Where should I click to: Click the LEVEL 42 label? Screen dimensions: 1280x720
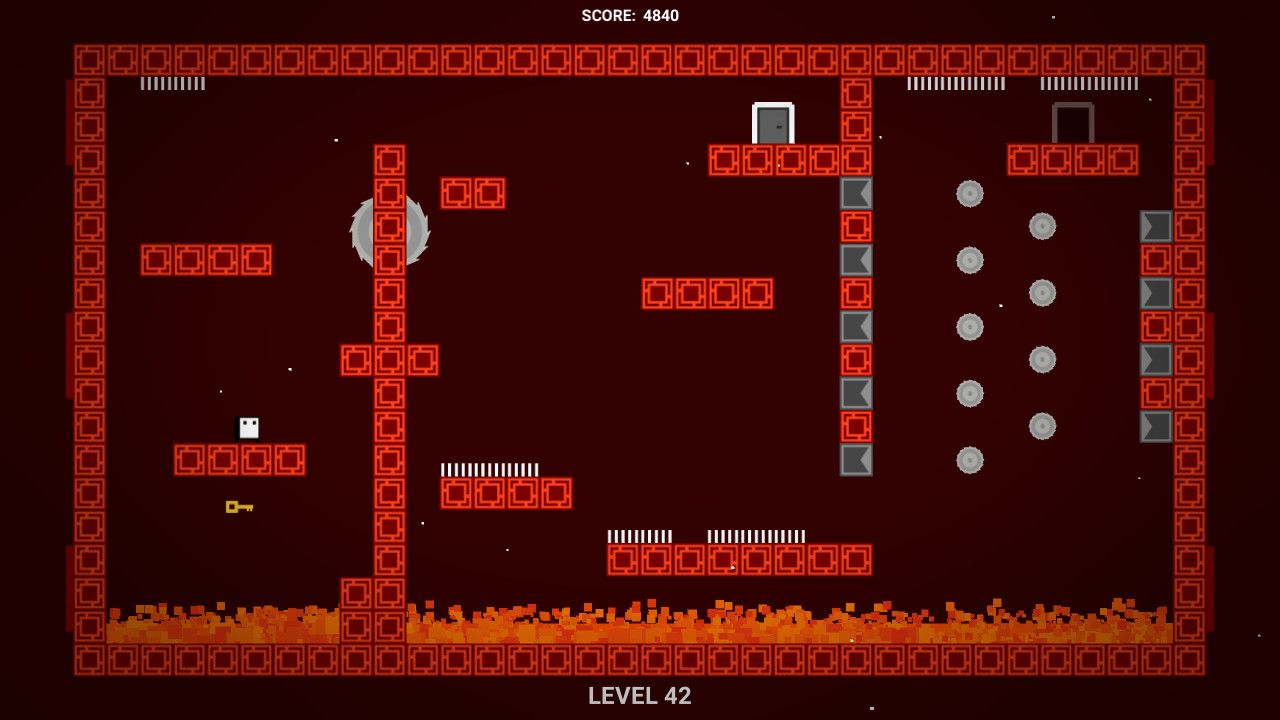[x=640, y=696]
